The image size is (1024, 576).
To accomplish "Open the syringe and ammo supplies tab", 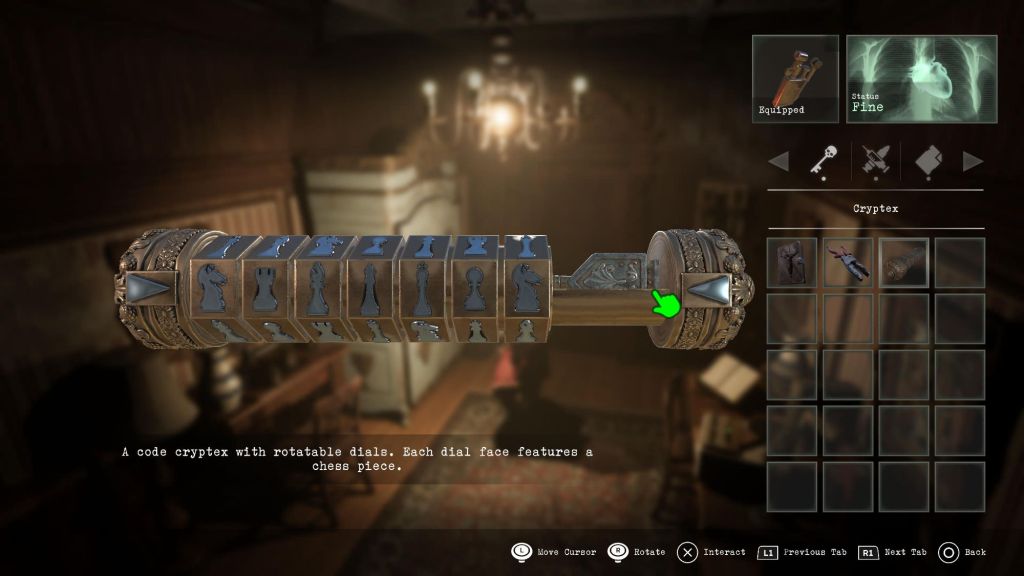I will (x=873, y=160).
